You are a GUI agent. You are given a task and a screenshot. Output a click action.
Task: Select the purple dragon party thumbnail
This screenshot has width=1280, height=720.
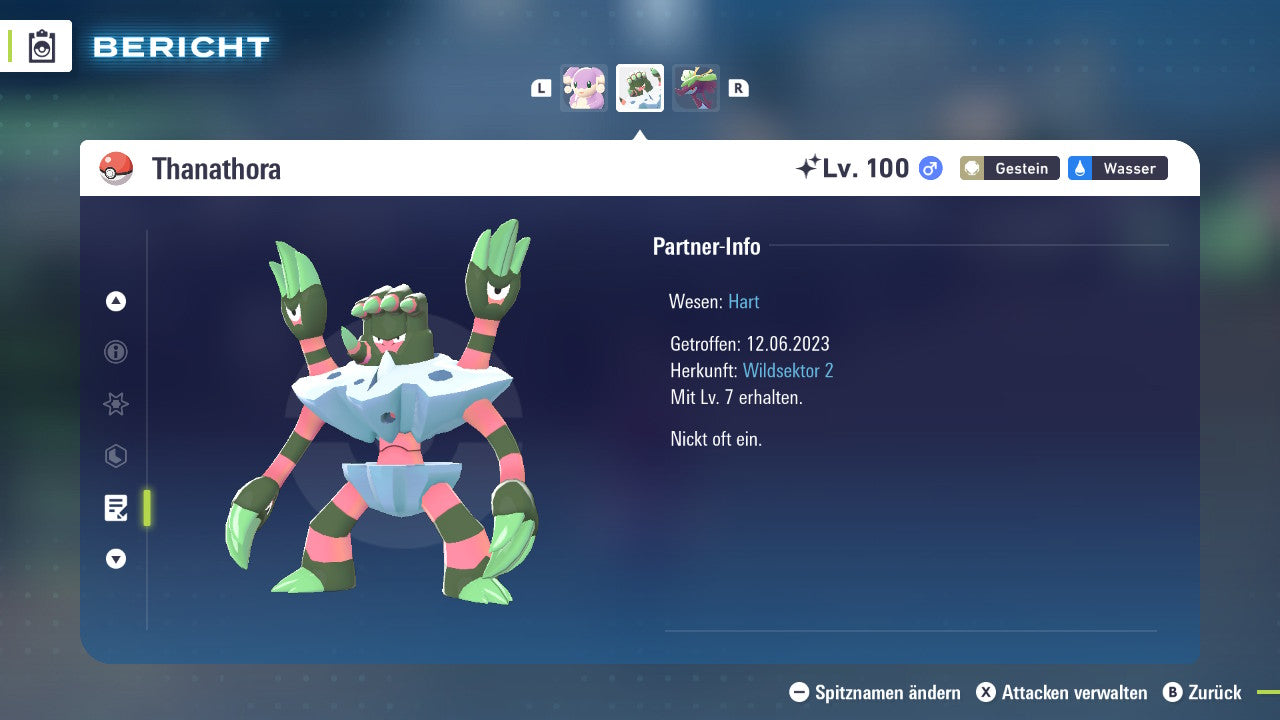pos(696,88)
